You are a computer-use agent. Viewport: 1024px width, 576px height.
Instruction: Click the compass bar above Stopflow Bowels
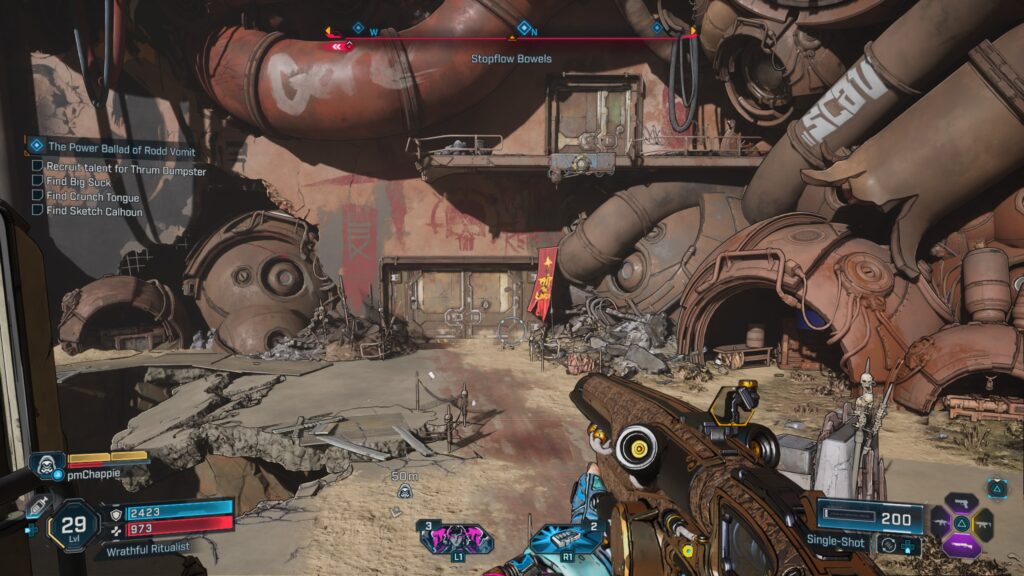click(x=512, y=38)
